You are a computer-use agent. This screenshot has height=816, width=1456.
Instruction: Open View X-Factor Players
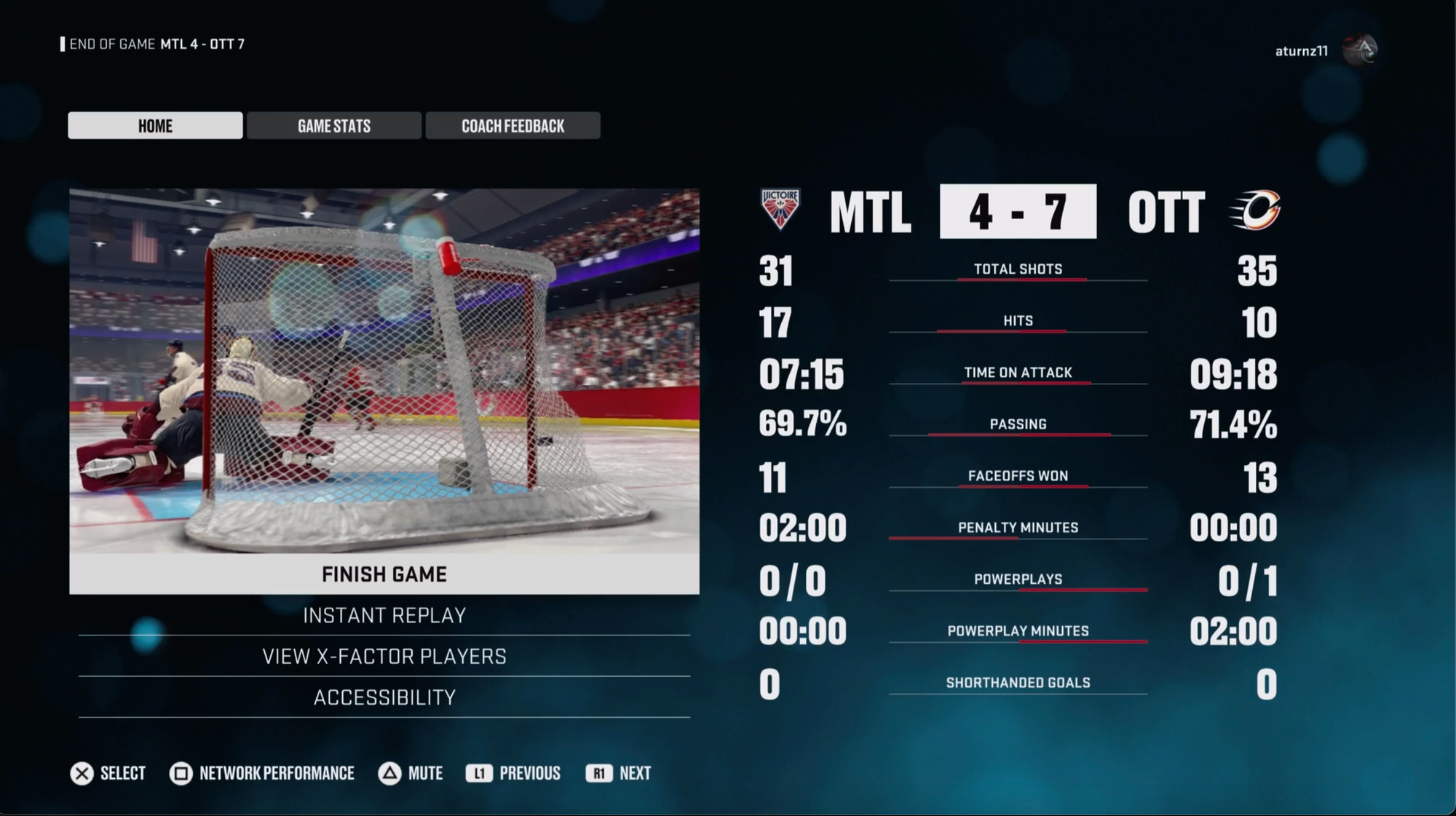[384, 657]
